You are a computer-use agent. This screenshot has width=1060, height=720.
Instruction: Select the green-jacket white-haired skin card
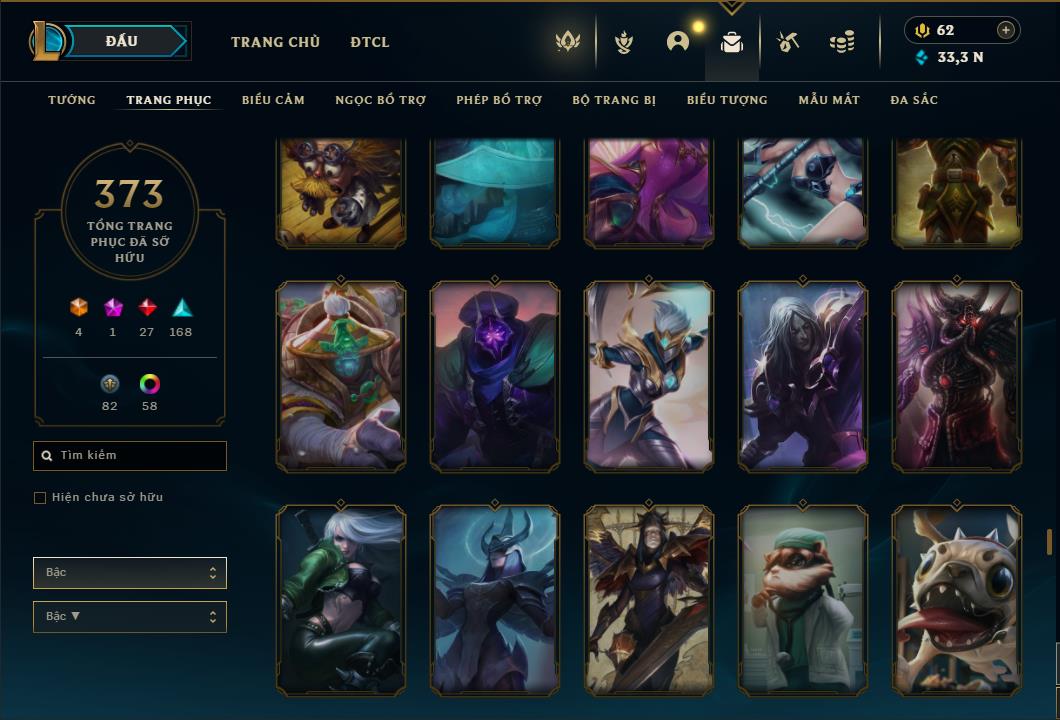point(341,599)
